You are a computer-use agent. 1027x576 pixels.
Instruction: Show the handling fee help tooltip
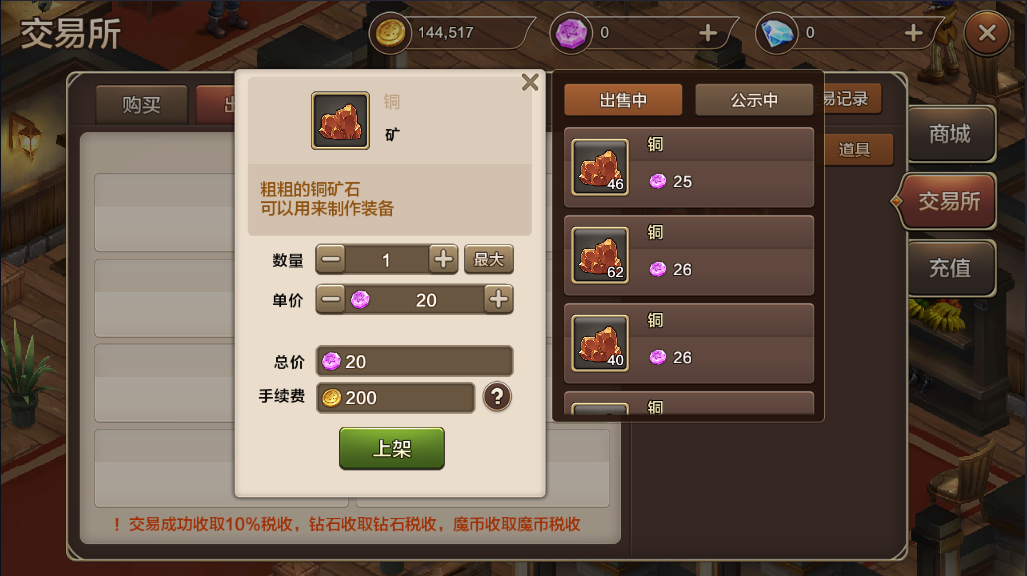coord(497,397)
